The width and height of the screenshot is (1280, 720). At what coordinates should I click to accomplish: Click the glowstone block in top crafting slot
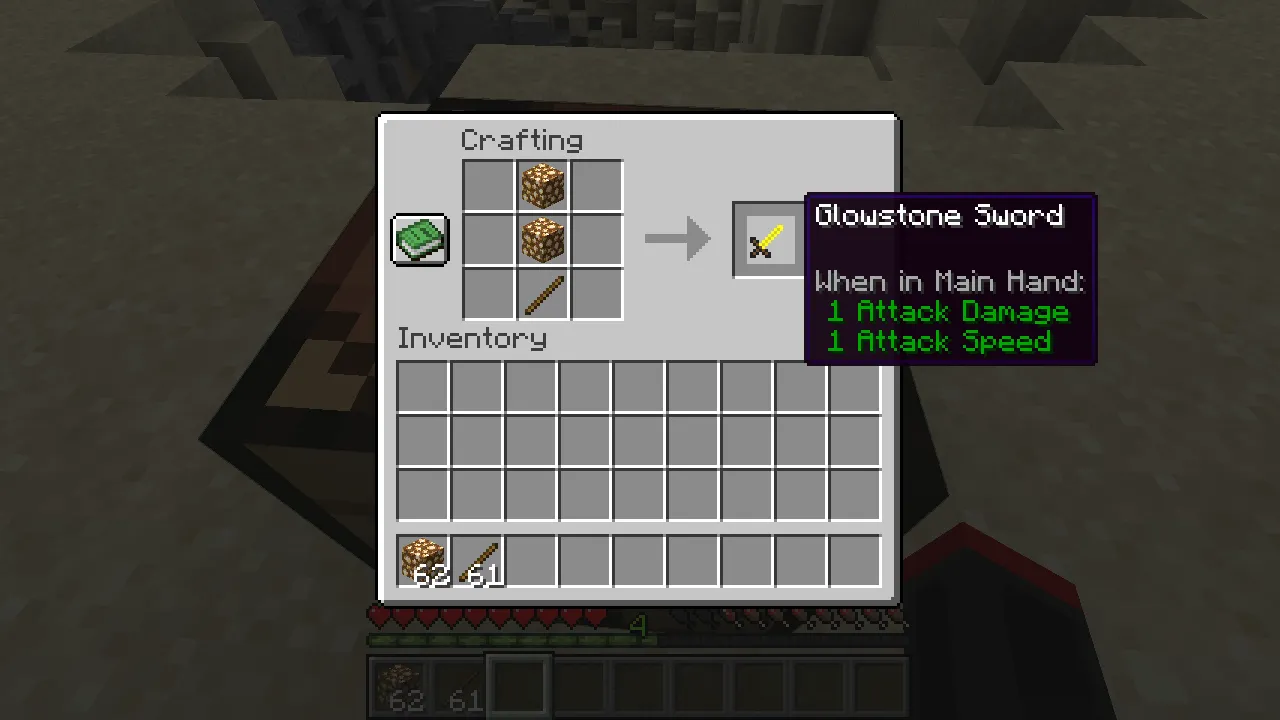[542, 185]
